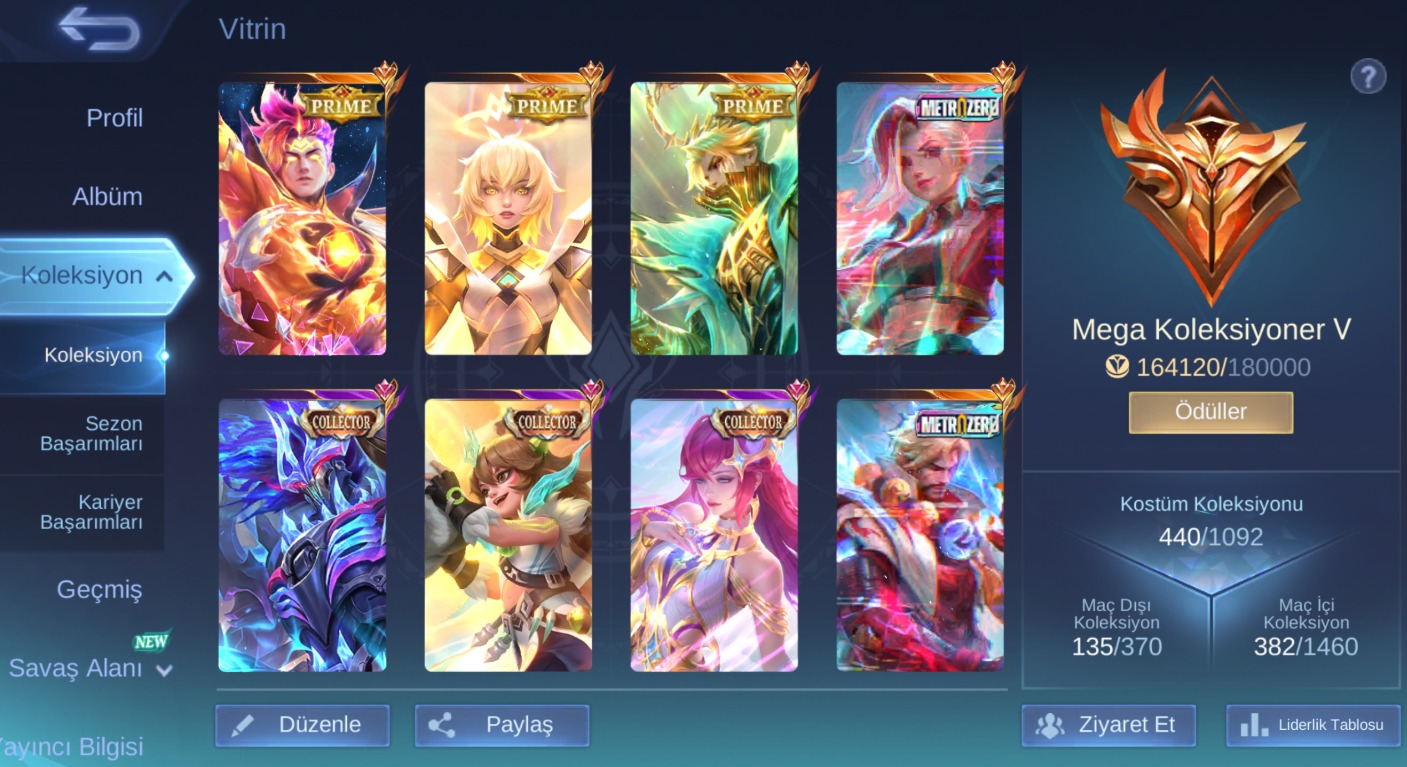Screen dimensions: 1407x767
Task: Go back using the arrow button
Action: coord(98,28)
